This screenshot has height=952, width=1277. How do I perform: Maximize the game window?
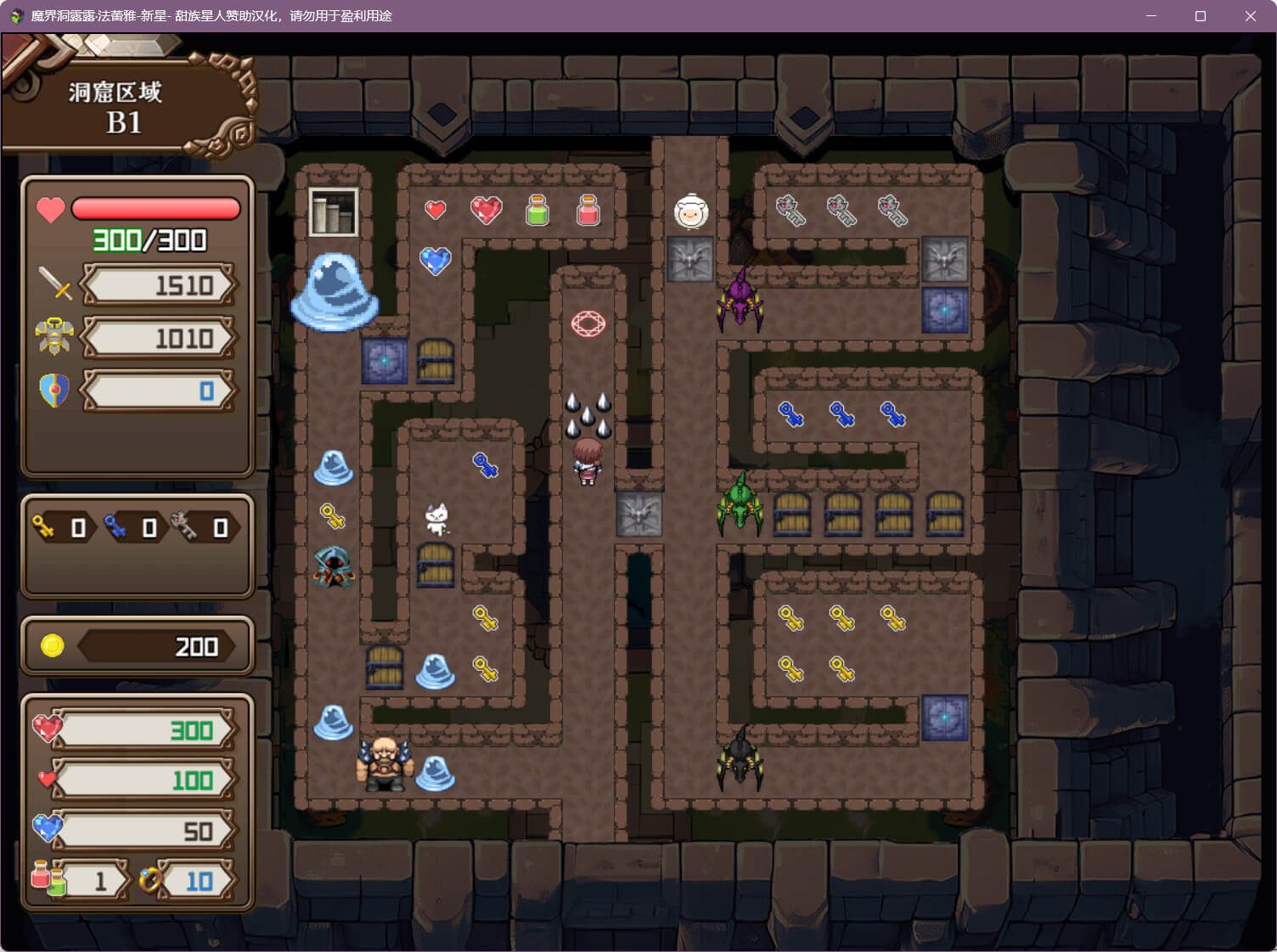(x=1201, y=16)
